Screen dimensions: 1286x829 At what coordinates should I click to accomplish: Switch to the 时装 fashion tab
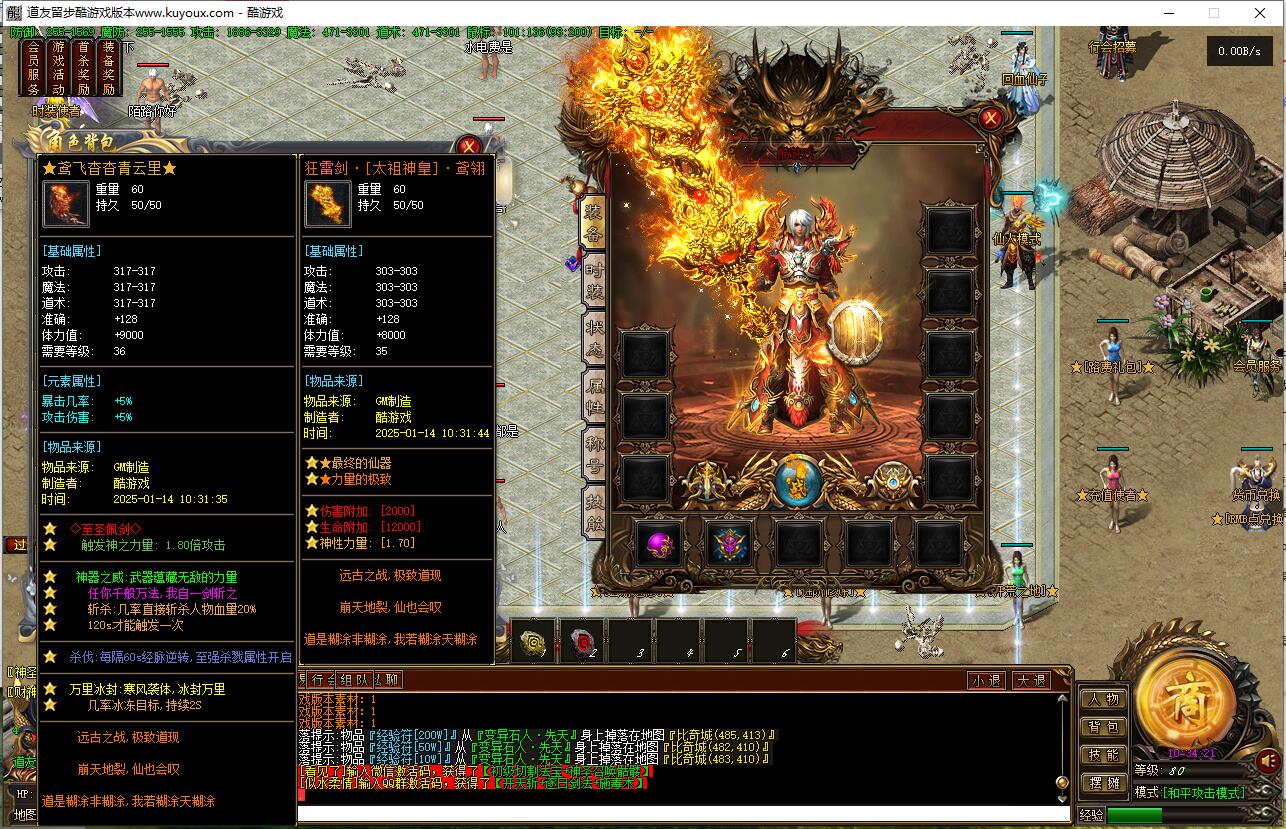594,280
